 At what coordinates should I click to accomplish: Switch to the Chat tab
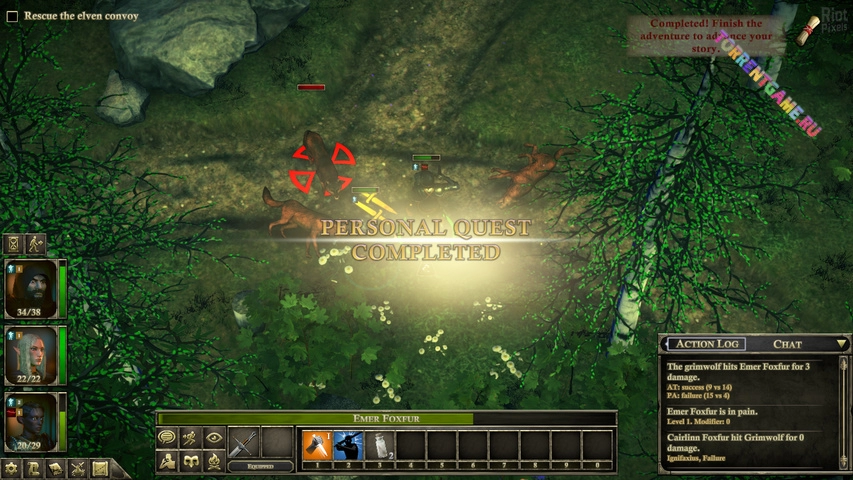point(787,344)
